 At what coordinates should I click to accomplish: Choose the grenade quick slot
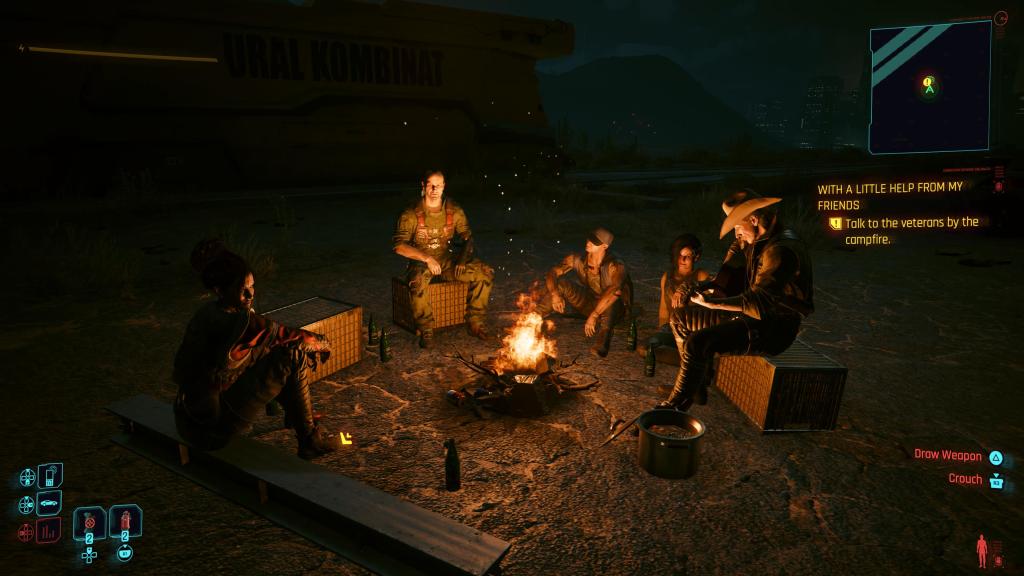click(89, 522)
